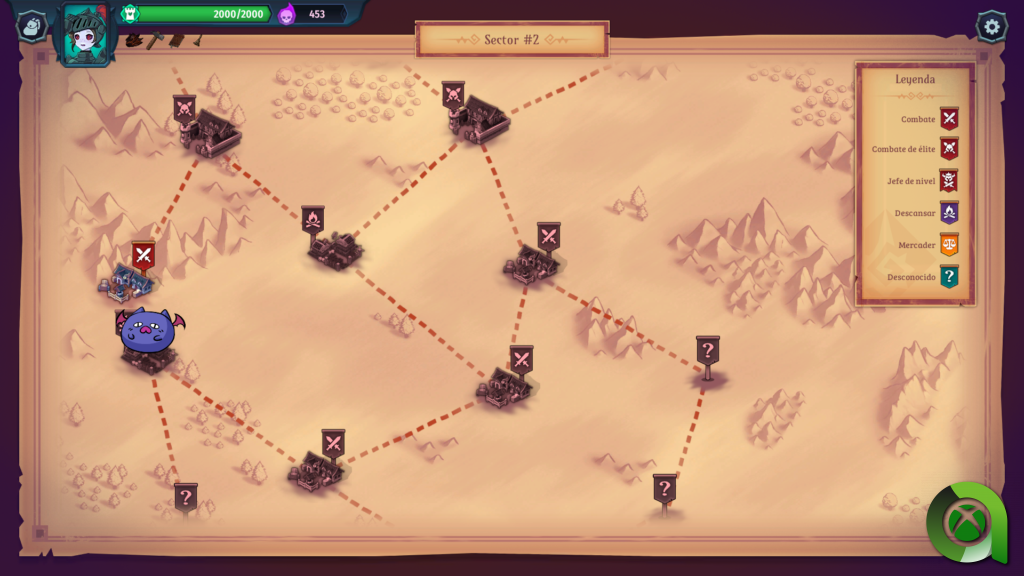
Task: Select the Combate de élite legend entry
Action: [x=948, y=149]
